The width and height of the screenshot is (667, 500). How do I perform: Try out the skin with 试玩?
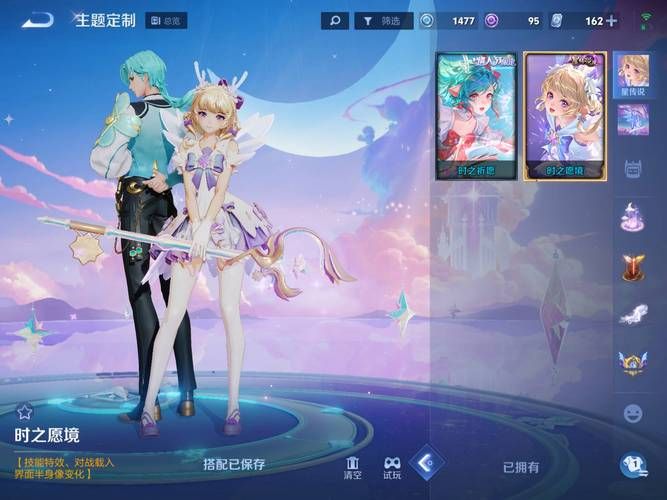pos(392,466)
